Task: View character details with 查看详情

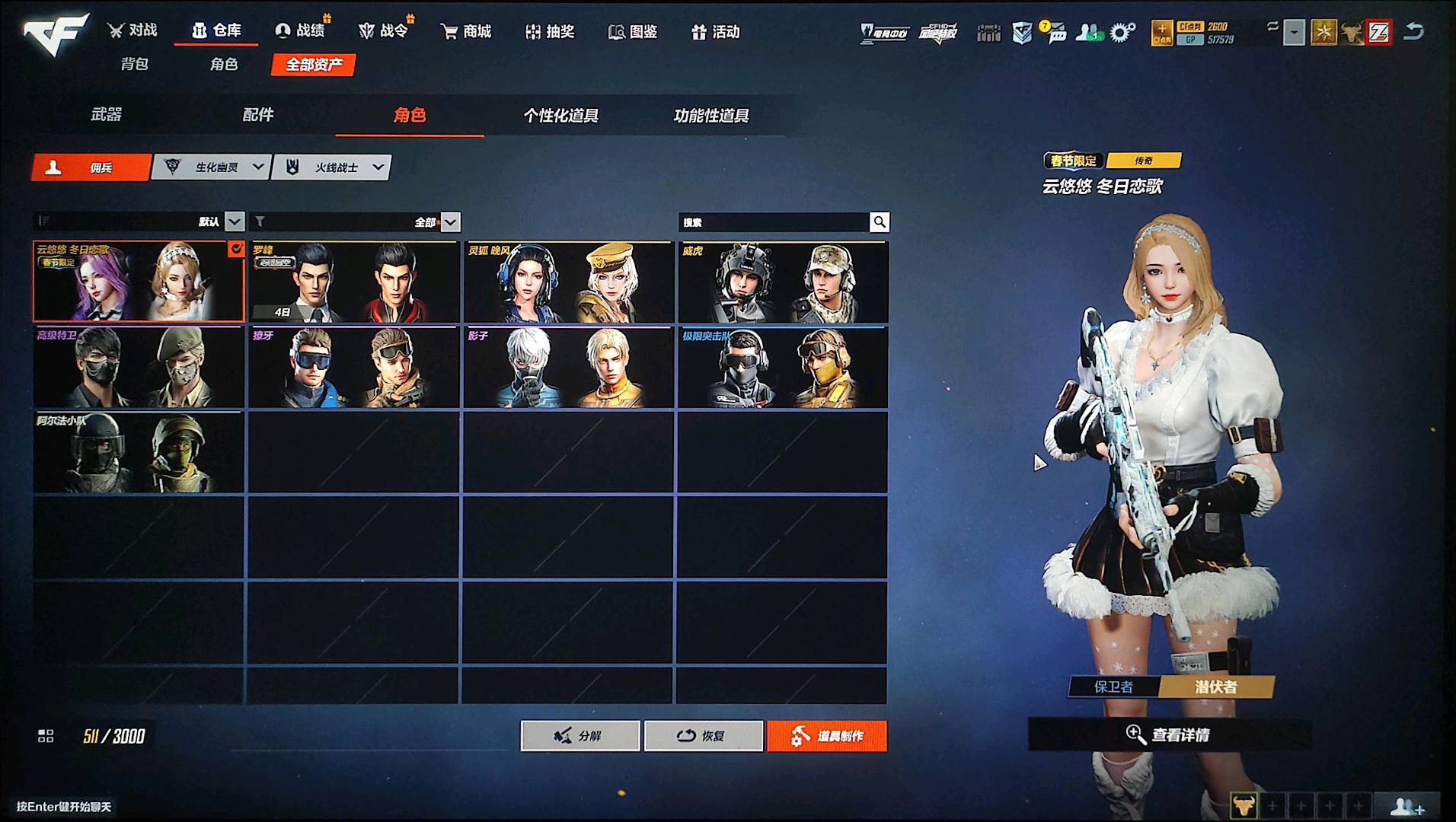Action: [1170, 734]
